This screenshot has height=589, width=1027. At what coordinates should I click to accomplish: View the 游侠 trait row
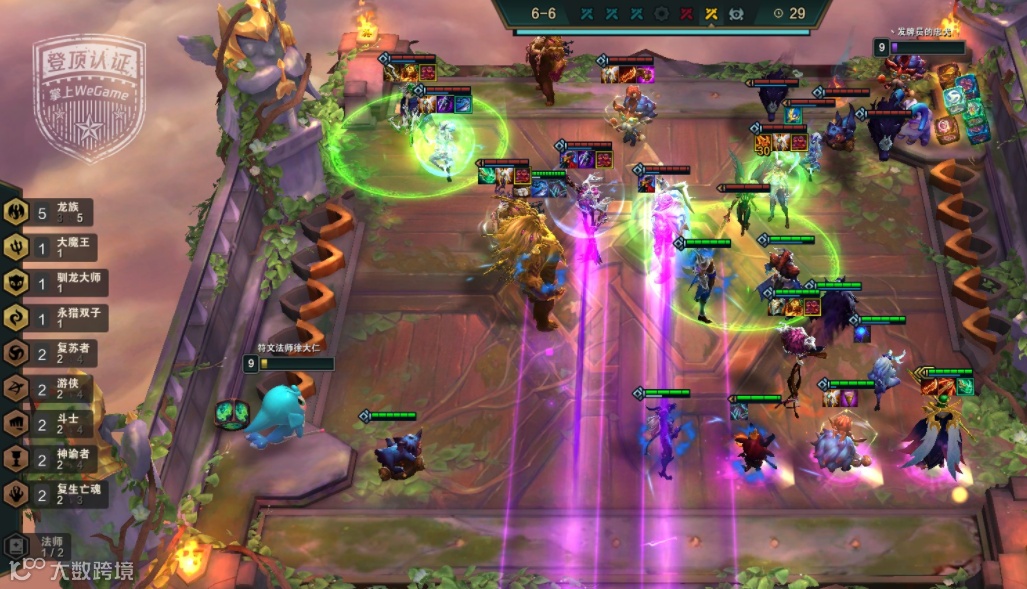(x=55, y=389)
